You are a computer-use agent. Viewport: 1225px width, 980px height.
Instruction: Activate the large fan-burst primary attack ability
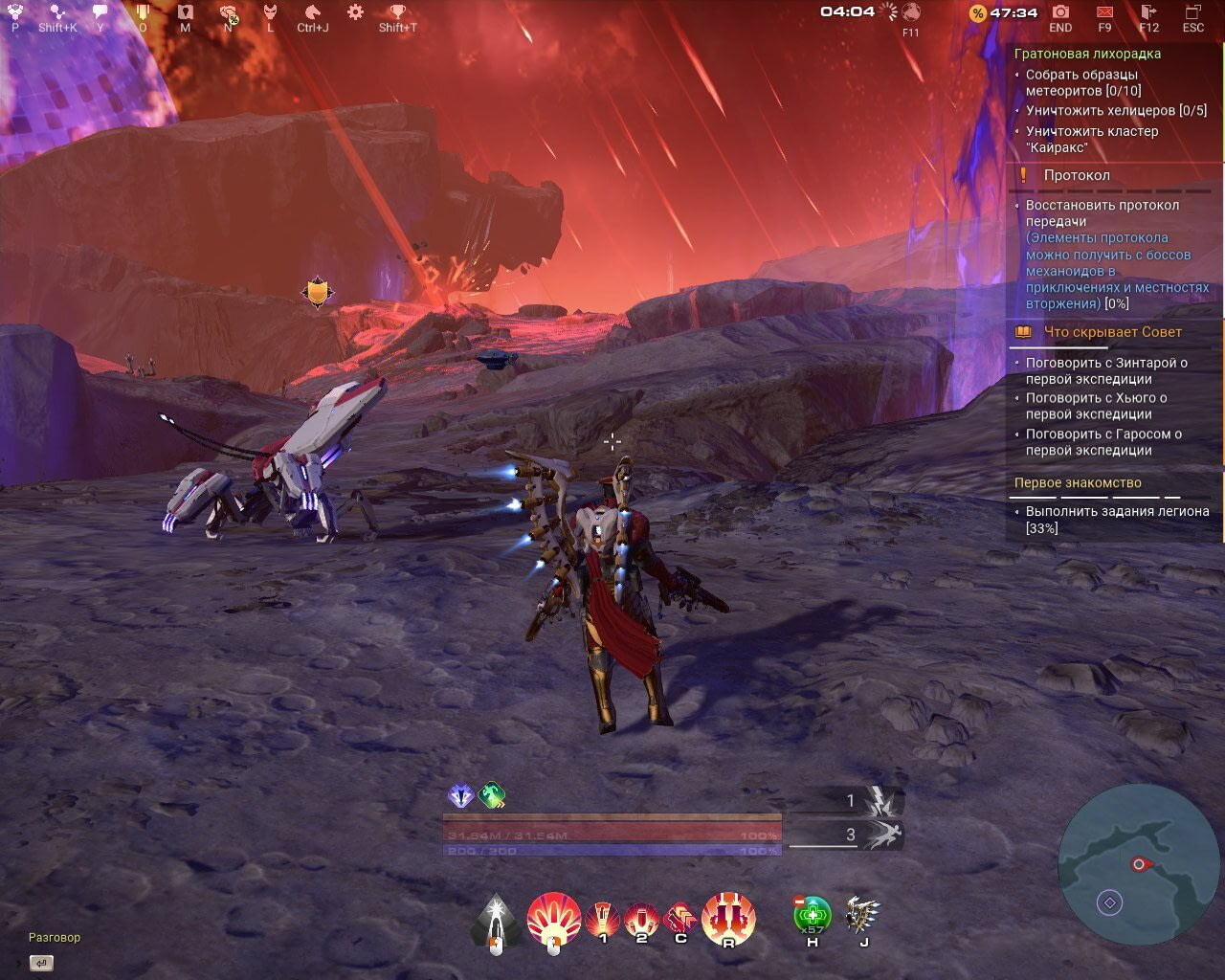coord(553,919)
